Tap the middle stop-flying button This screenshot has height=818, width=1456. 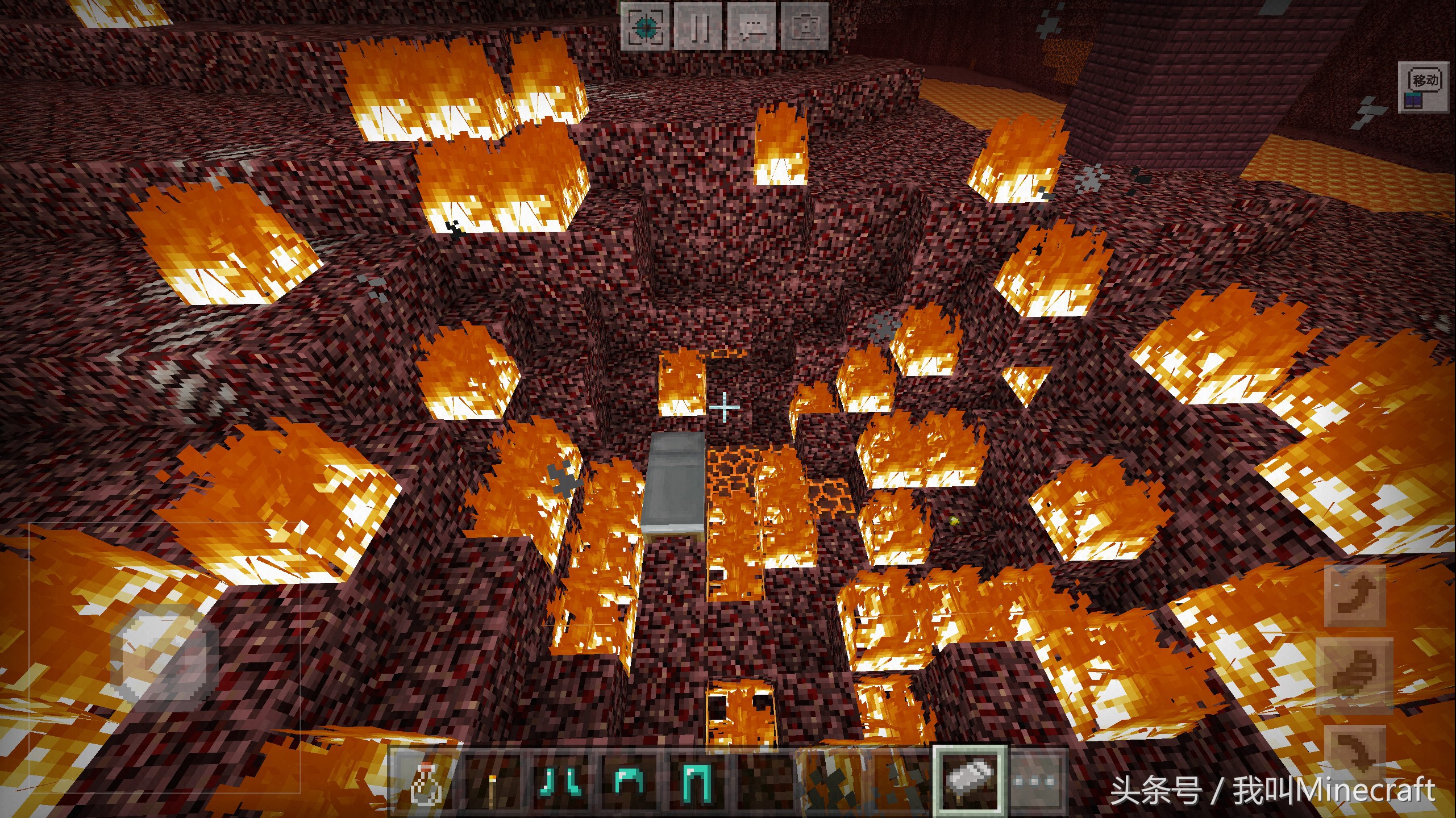pos(1356,674)
